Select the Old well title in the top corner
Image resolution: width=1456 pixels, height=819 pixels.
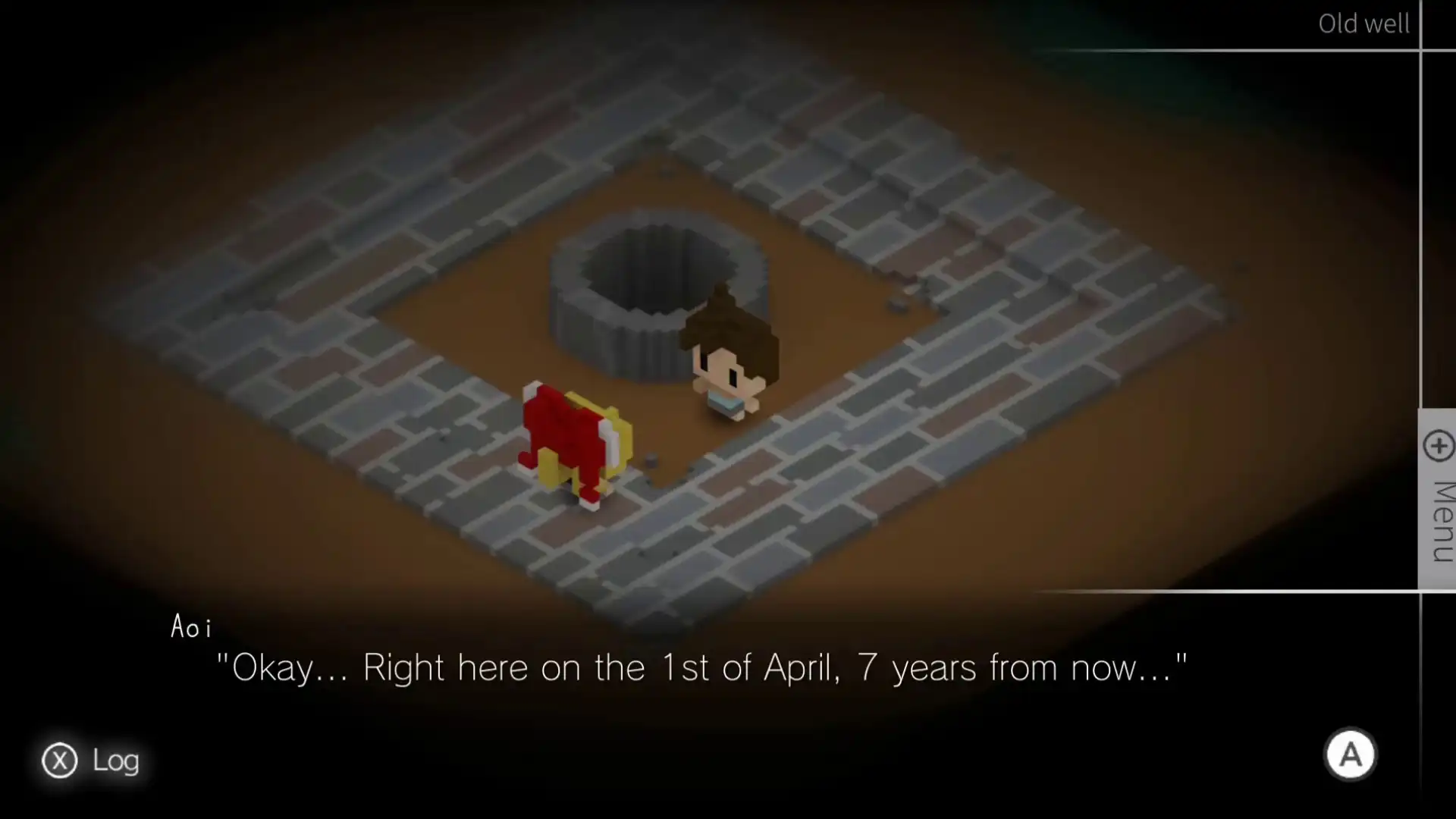click(x=1363, y=24)
